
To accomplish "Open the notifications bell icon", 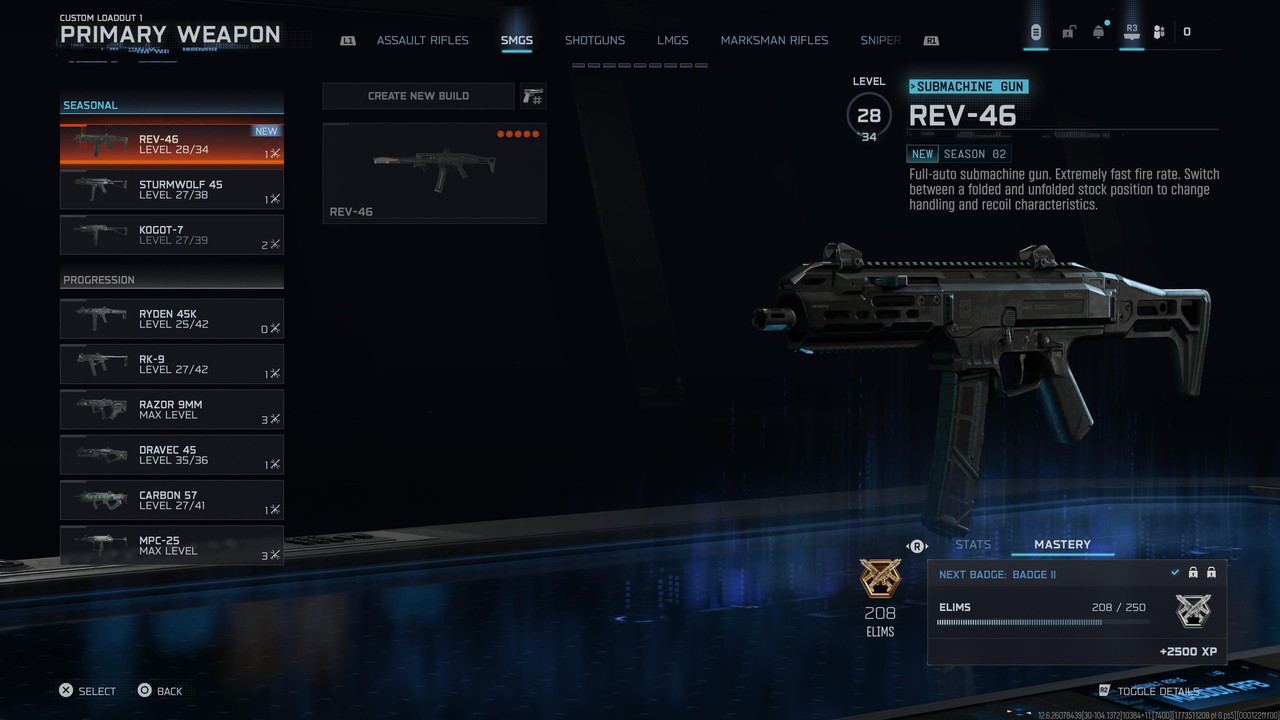I will tap(1099, 32).
